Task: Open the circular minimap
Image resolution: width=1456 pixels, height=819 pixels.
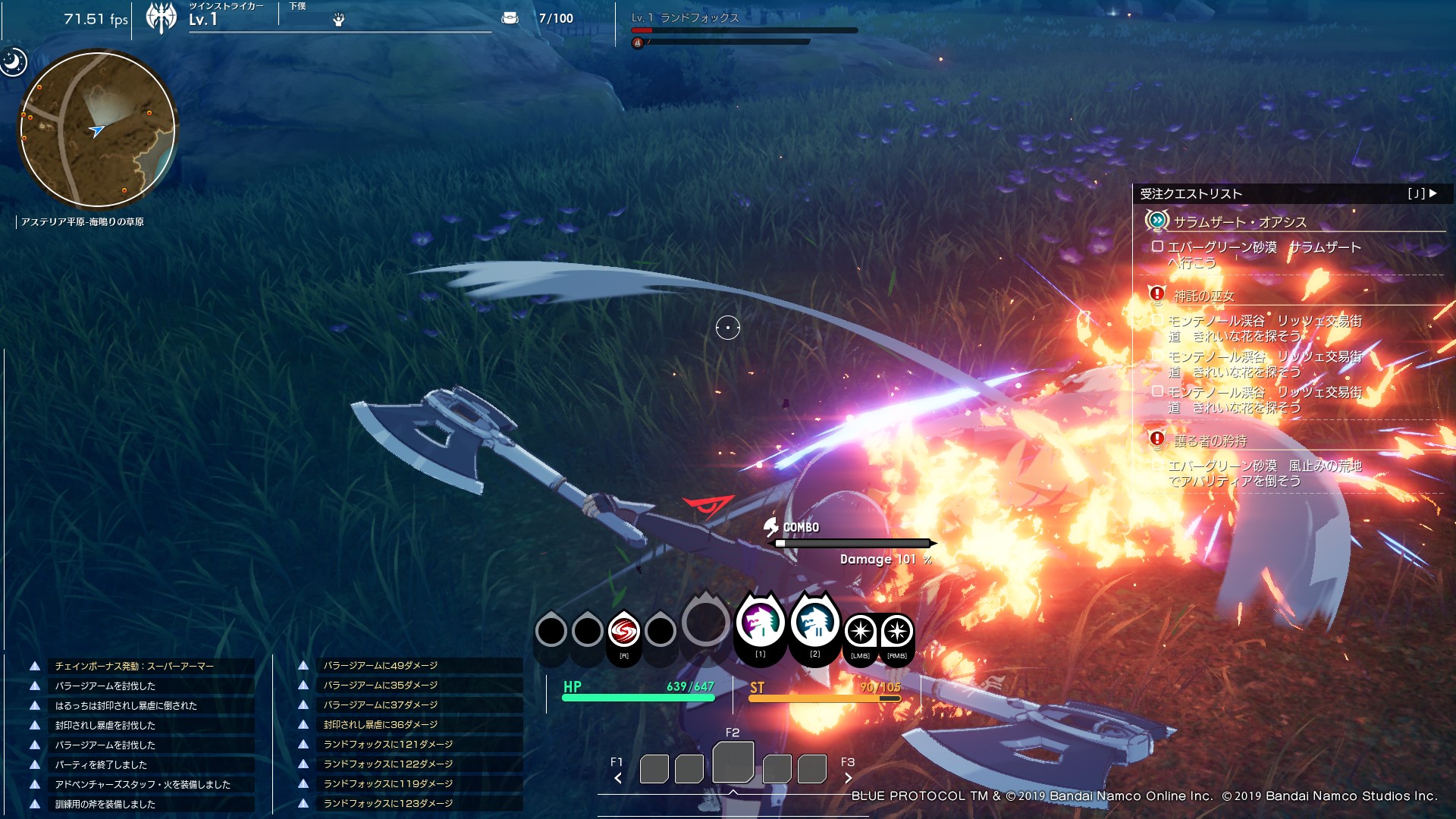Action: (97, 129)
